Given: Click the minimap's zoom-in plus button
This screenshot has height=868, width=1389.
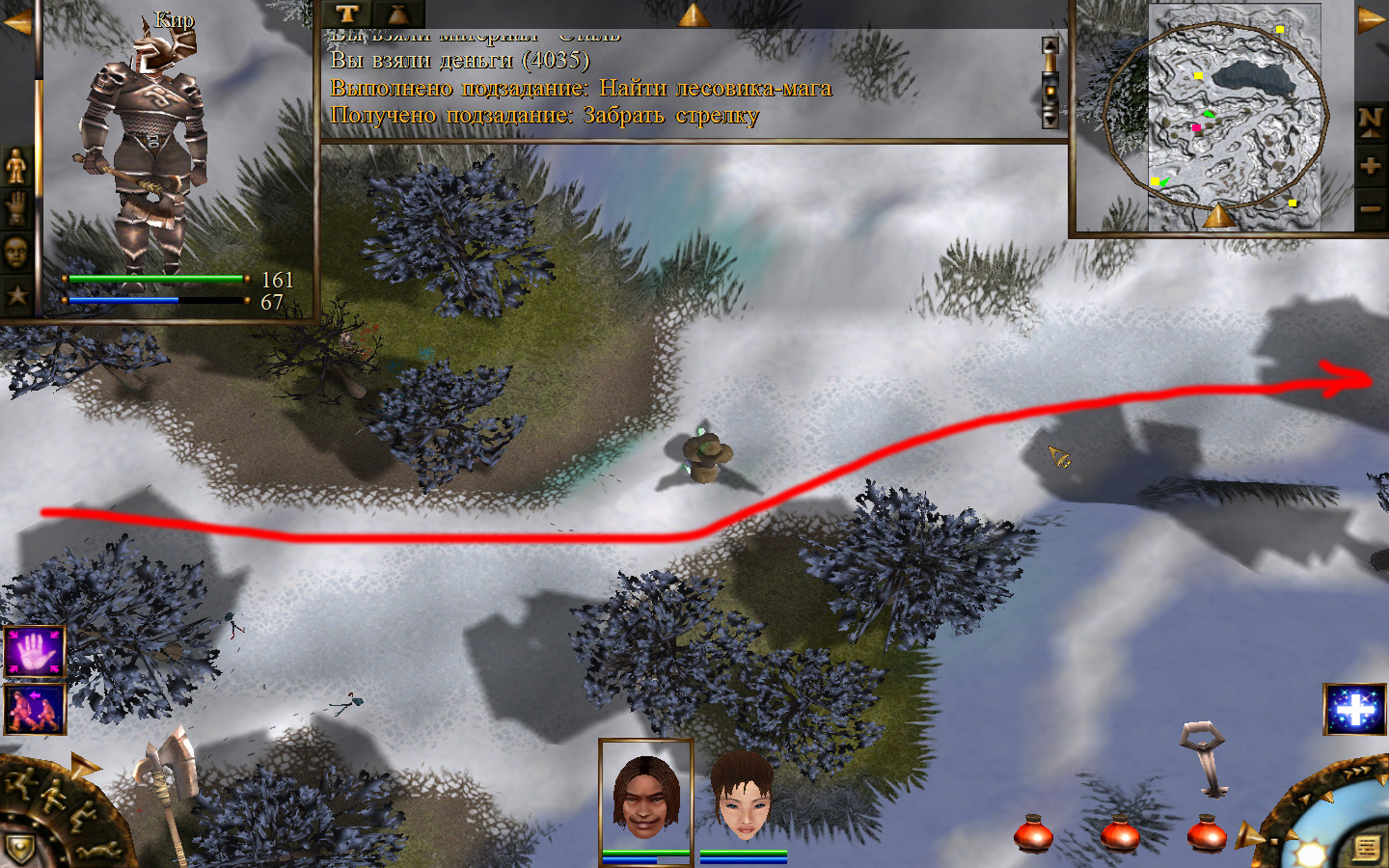Looking at the screenshot, I should tap(1370, 166).
